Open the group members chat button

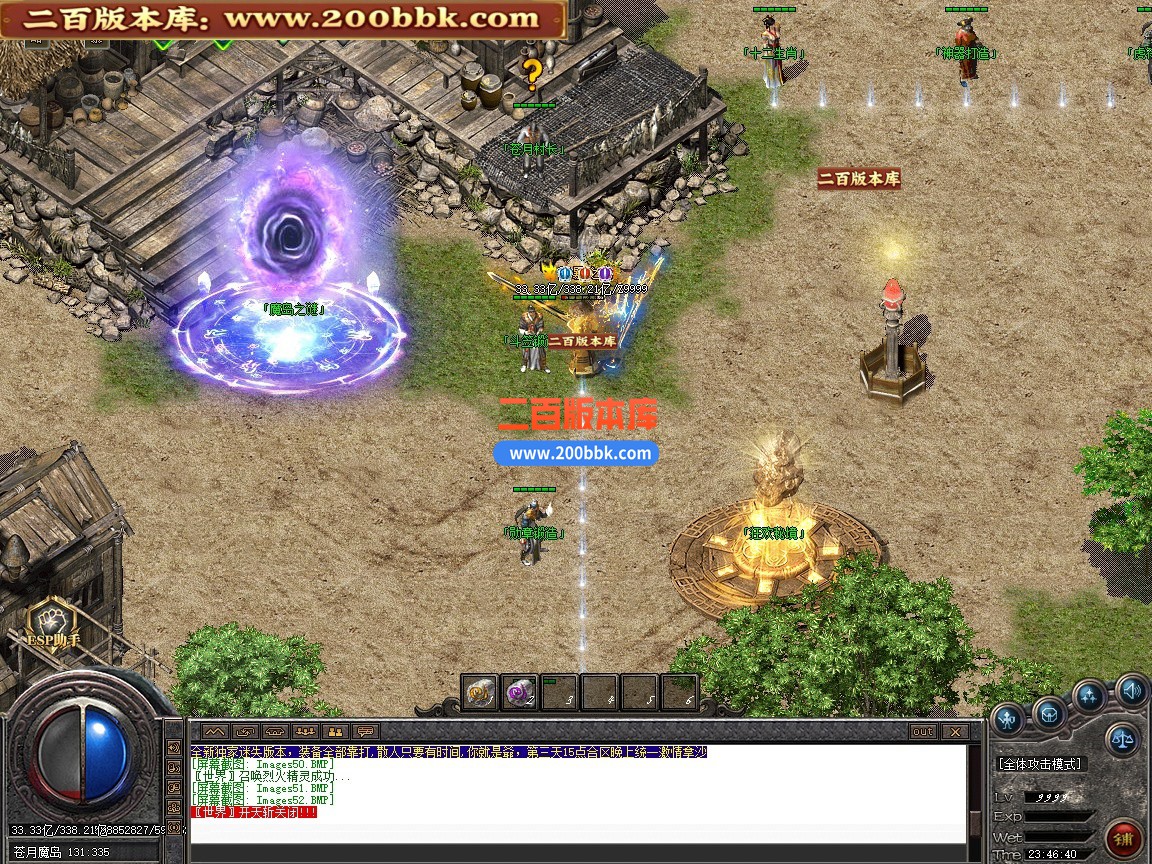pyautogui.click(x=306, y=732)
